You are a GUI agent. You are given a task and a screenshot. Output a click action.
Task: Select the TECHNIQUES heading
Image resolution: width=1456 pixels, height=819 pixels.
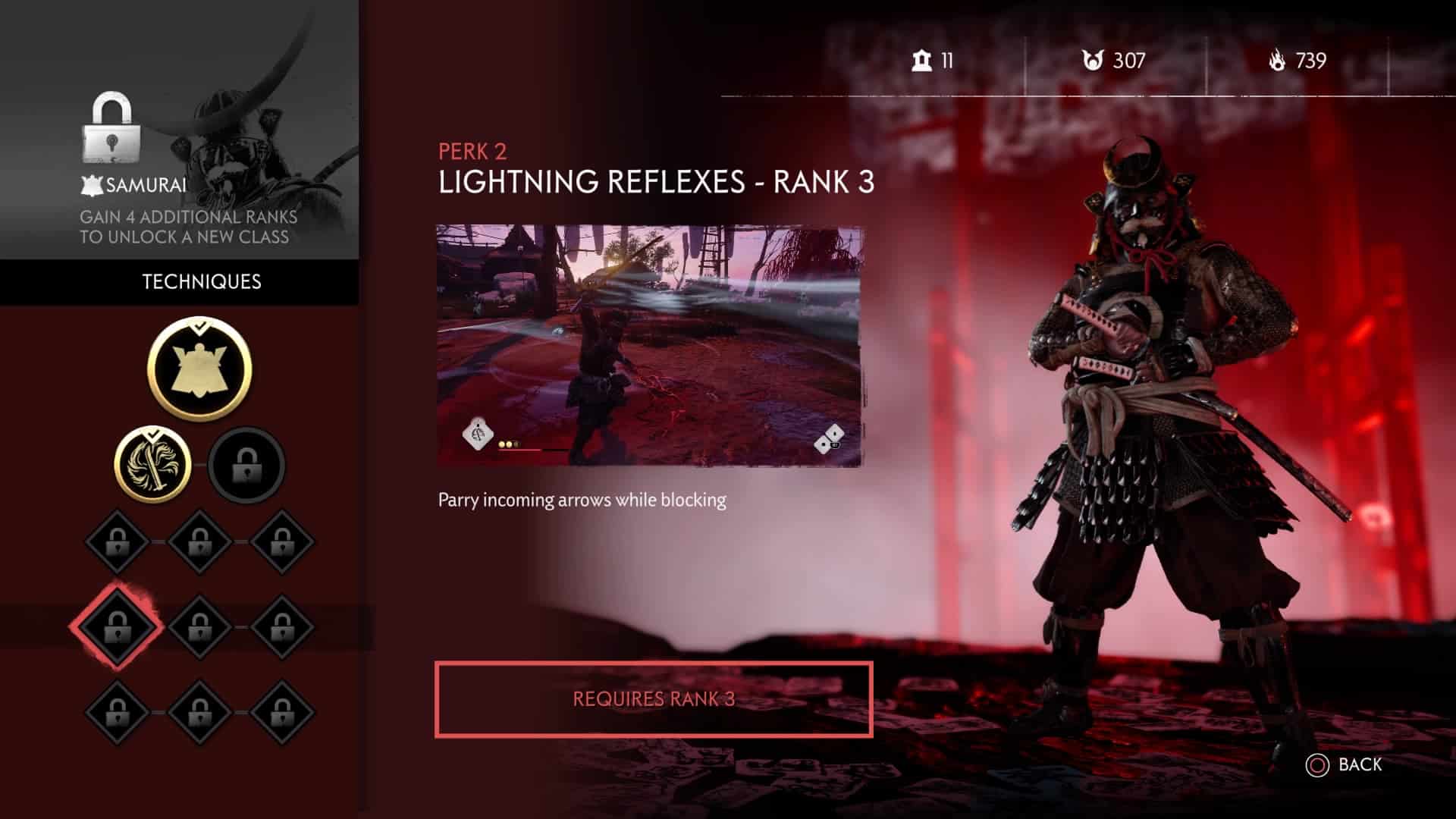(200, 281)
